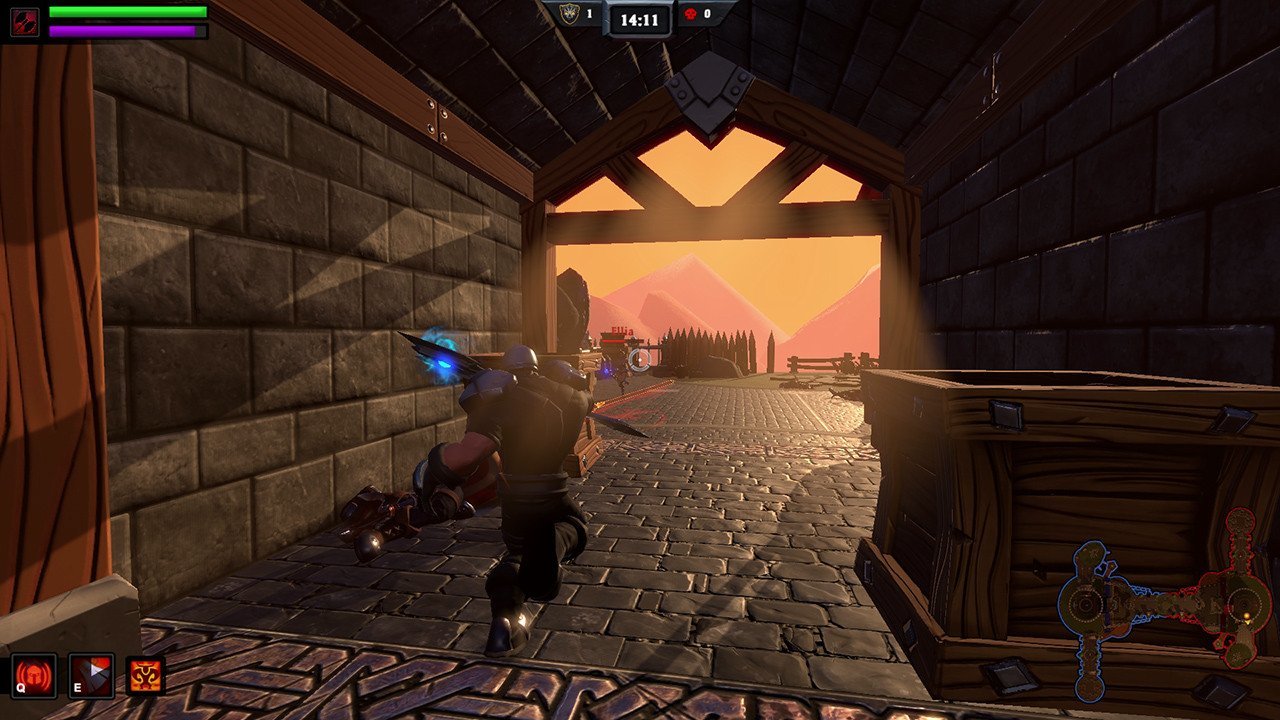This screenshot has height=720, width=1280.
Task: Select the orange bull emblem ability
Action: (x=146, y=675)
